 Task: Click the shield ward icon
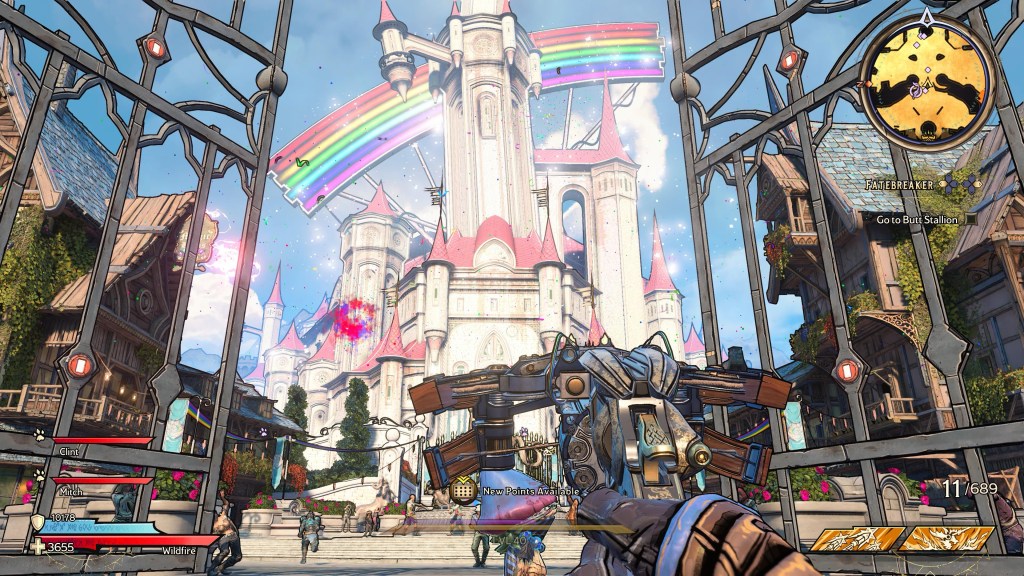tap(39, 521)
